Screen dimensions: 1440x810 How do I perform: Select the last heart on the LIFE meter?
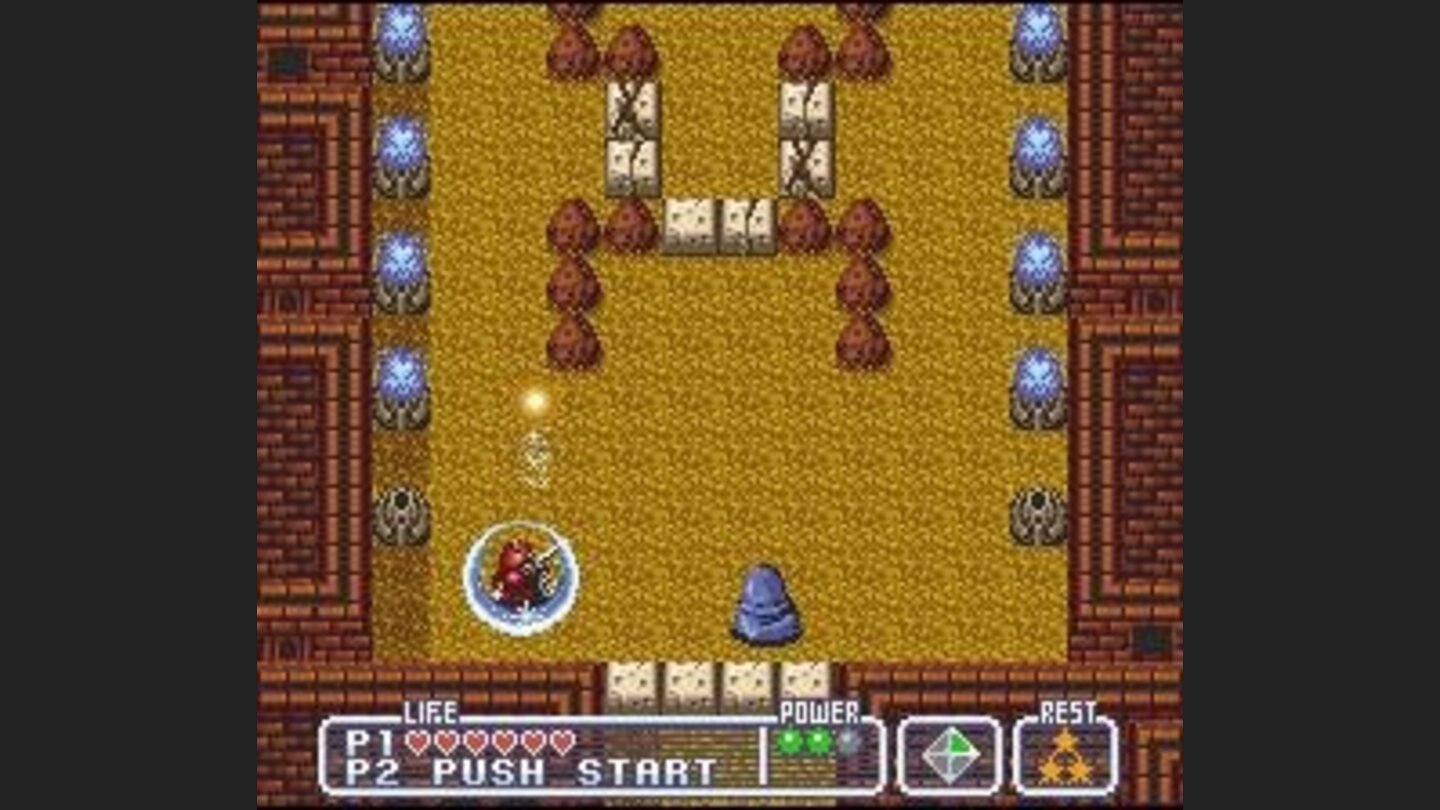click(x=560, y=743)
